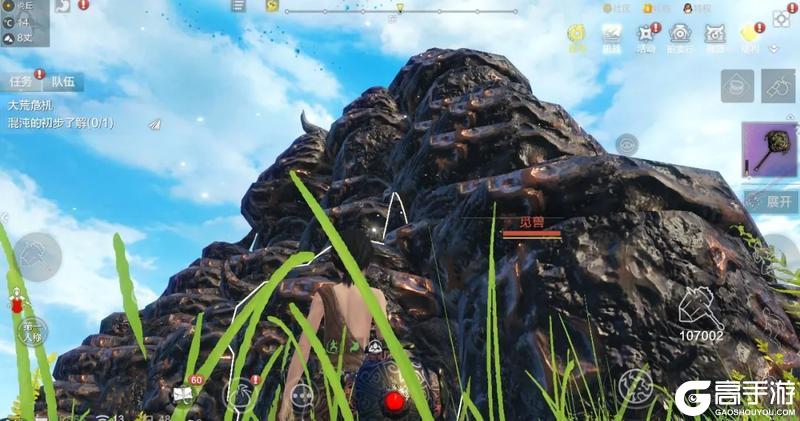
Task: Toggle the eye visibility icon
Action: [627, 144]
